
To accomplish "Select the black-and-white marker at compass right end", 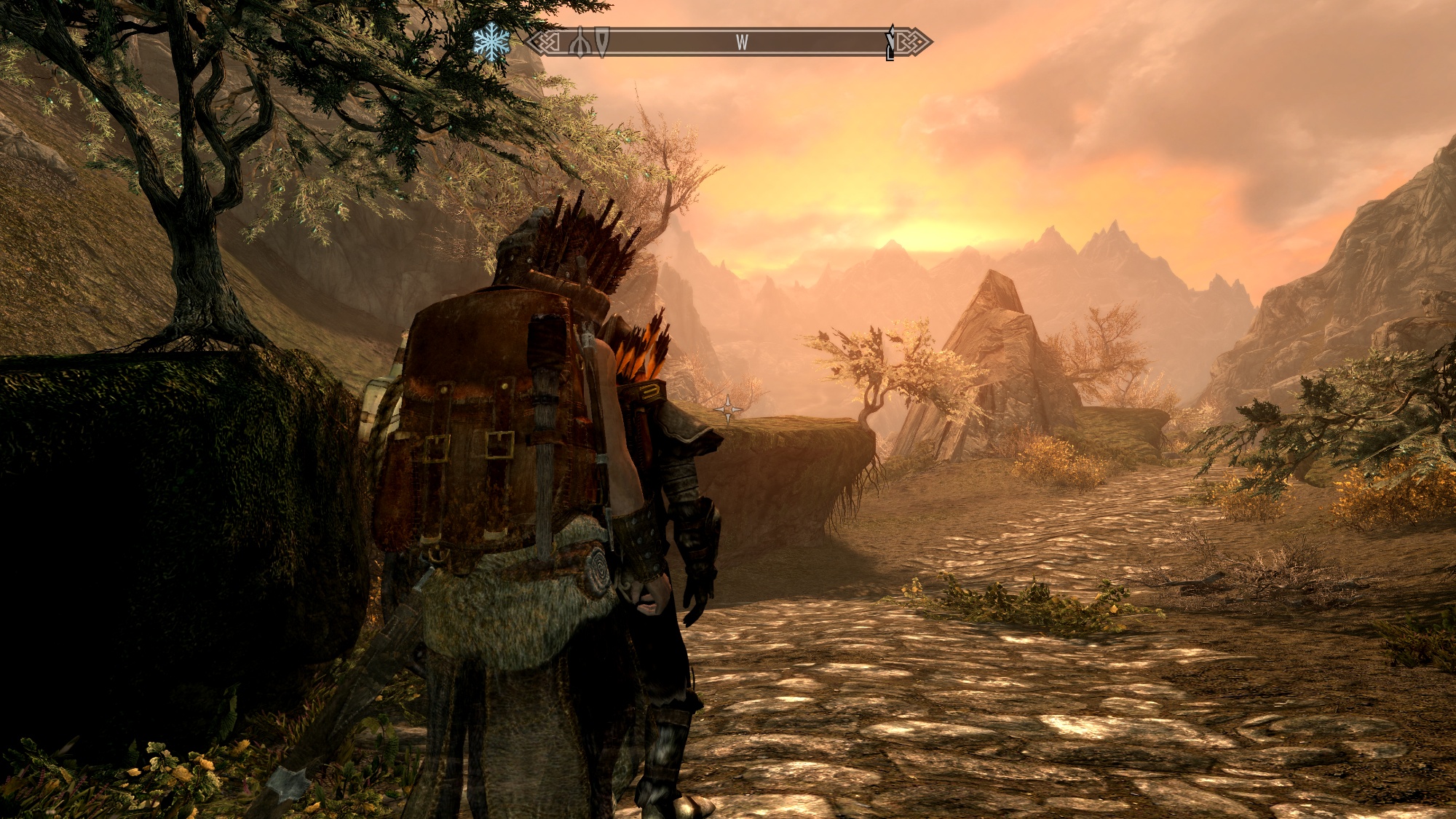I will point(890,43).
